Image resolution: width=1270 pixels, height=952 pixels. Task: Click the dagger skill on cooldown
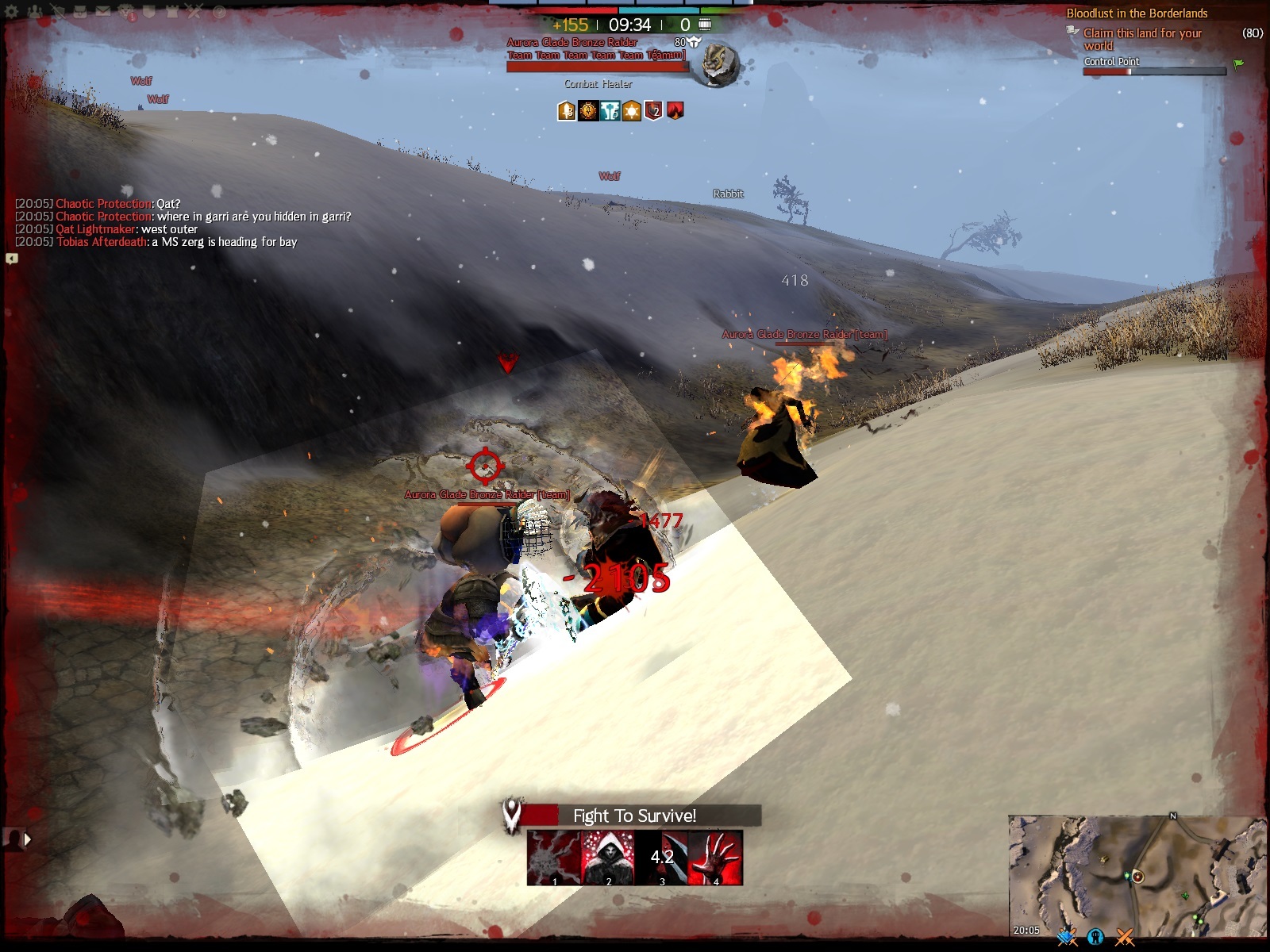(x=662, y=858)
